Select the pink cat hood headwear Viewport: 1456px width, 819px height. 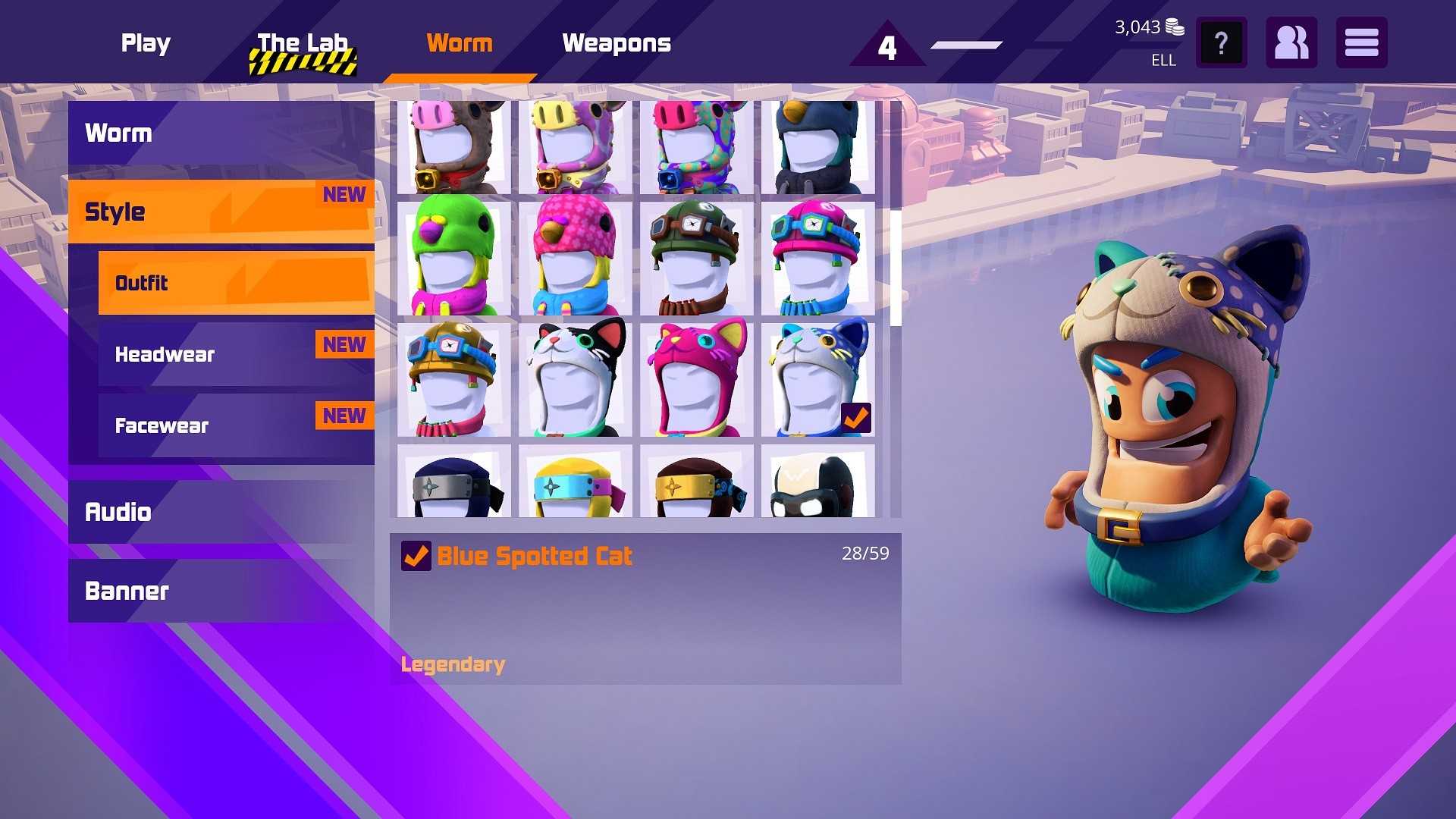(696, 379)
